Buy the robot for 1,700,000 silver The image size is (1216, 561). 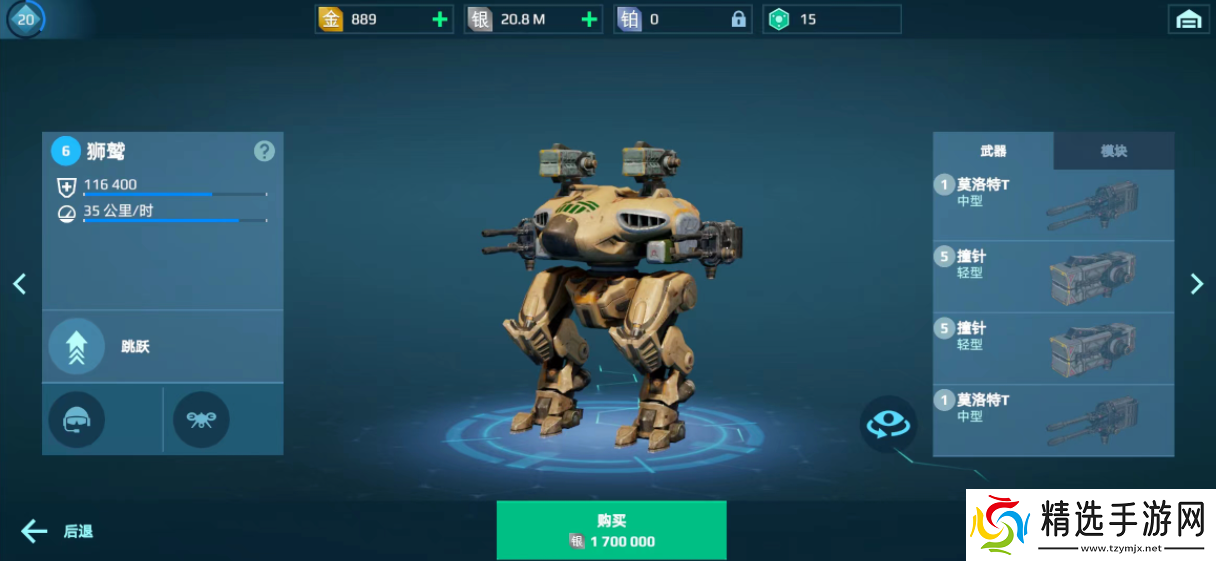click(611, 530)
